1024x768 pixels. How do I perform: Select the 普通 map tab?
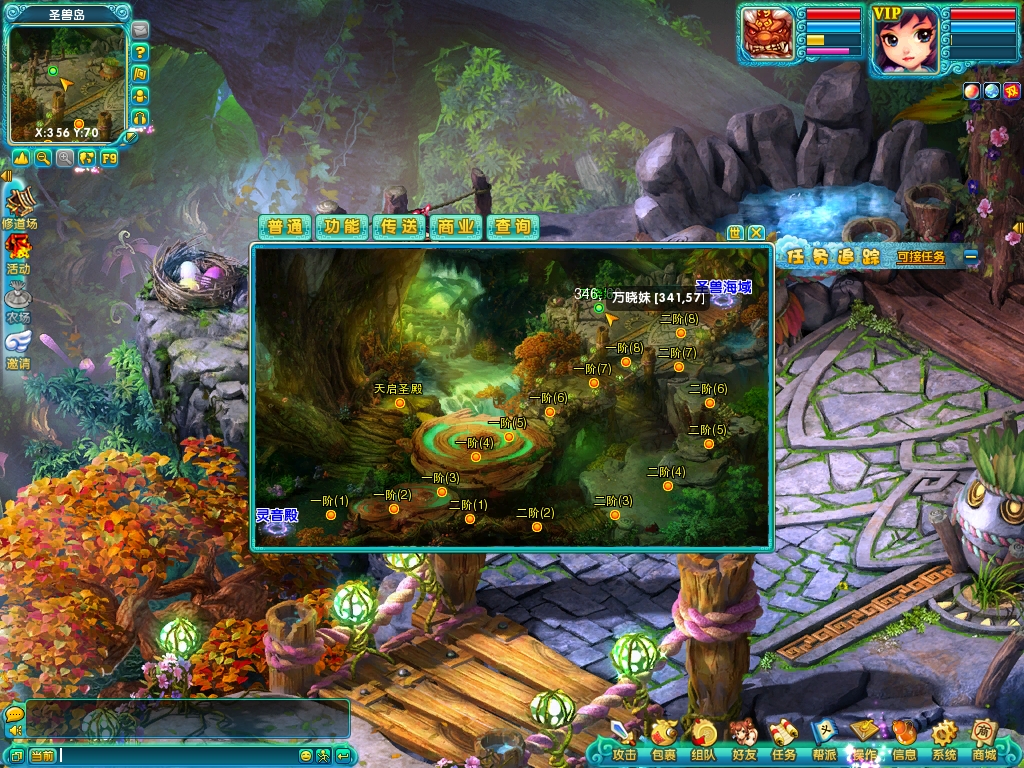pyautogui.click(x=285, y=227)
